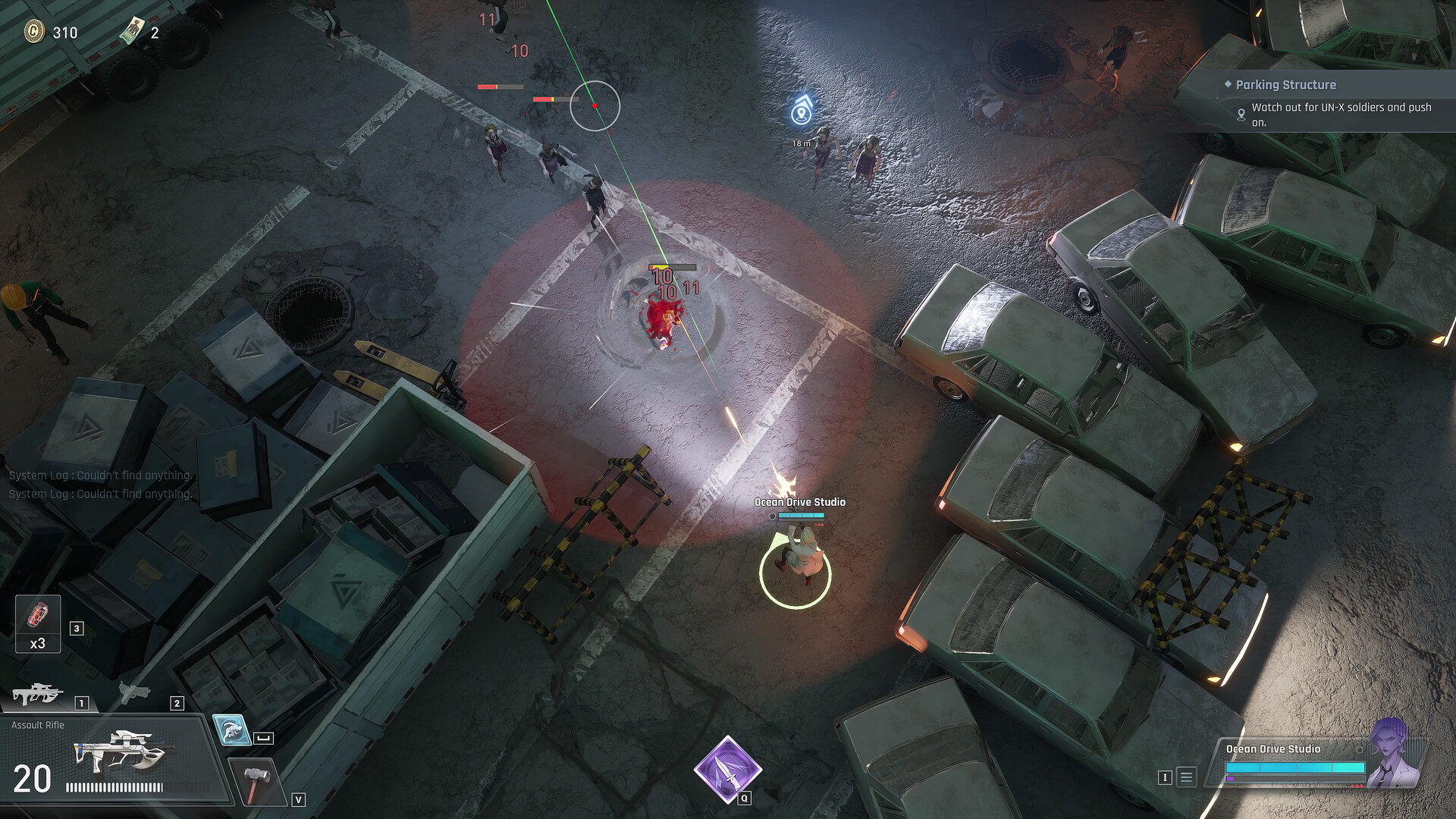Viewport: 1456px width, 819px height.
Task: Open the hamburger menu icon beside the inventory icon
Action: coord(1185,776)
